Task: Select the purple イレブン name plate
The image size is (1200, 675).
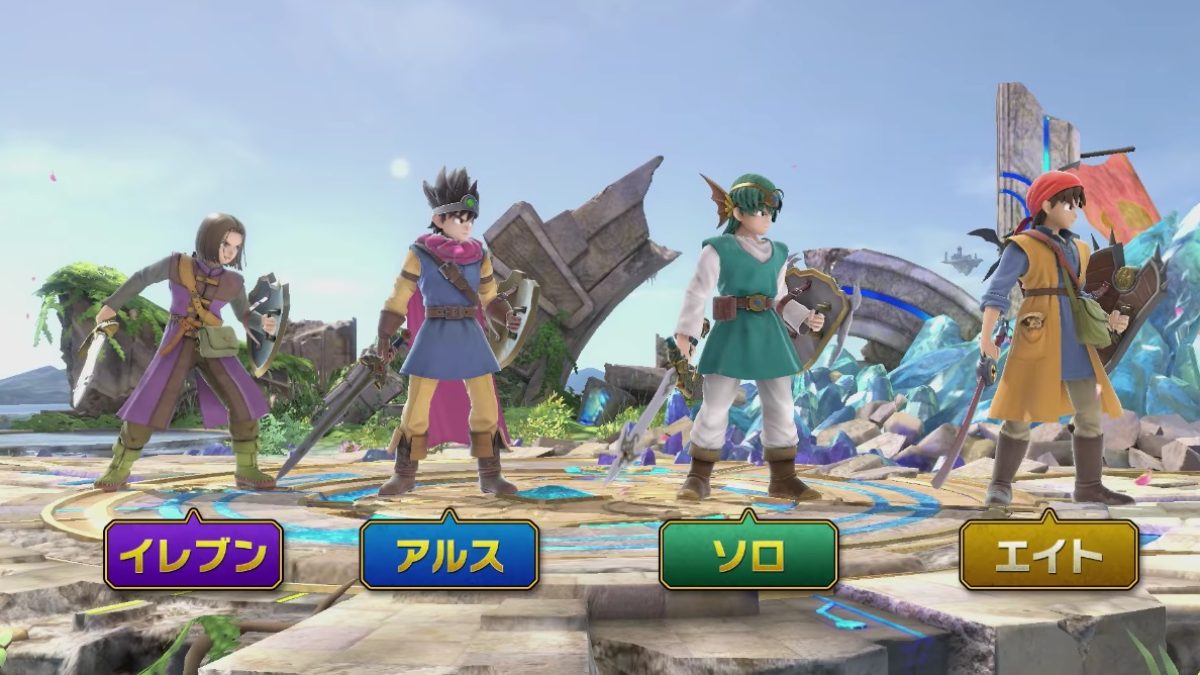Action: [194, 554]
